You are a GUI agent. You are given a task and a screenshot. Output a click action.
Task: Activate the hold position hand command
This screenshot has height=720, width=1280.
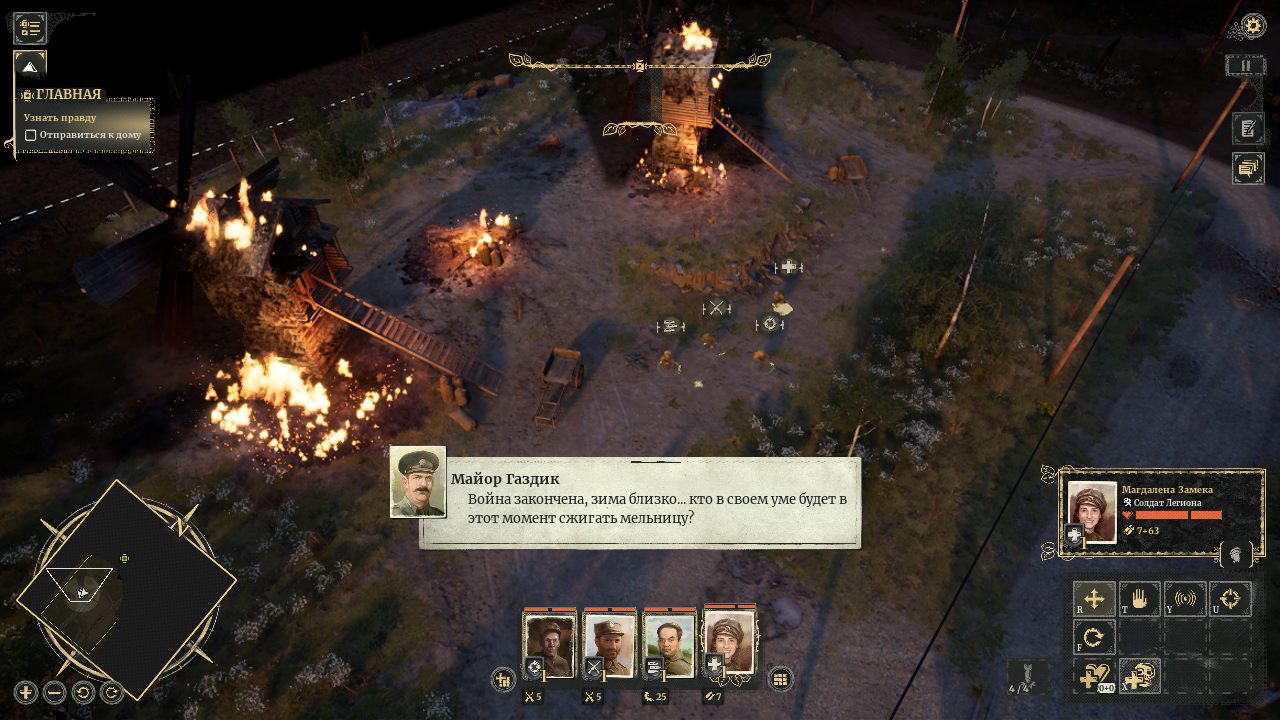(1139, 600)
